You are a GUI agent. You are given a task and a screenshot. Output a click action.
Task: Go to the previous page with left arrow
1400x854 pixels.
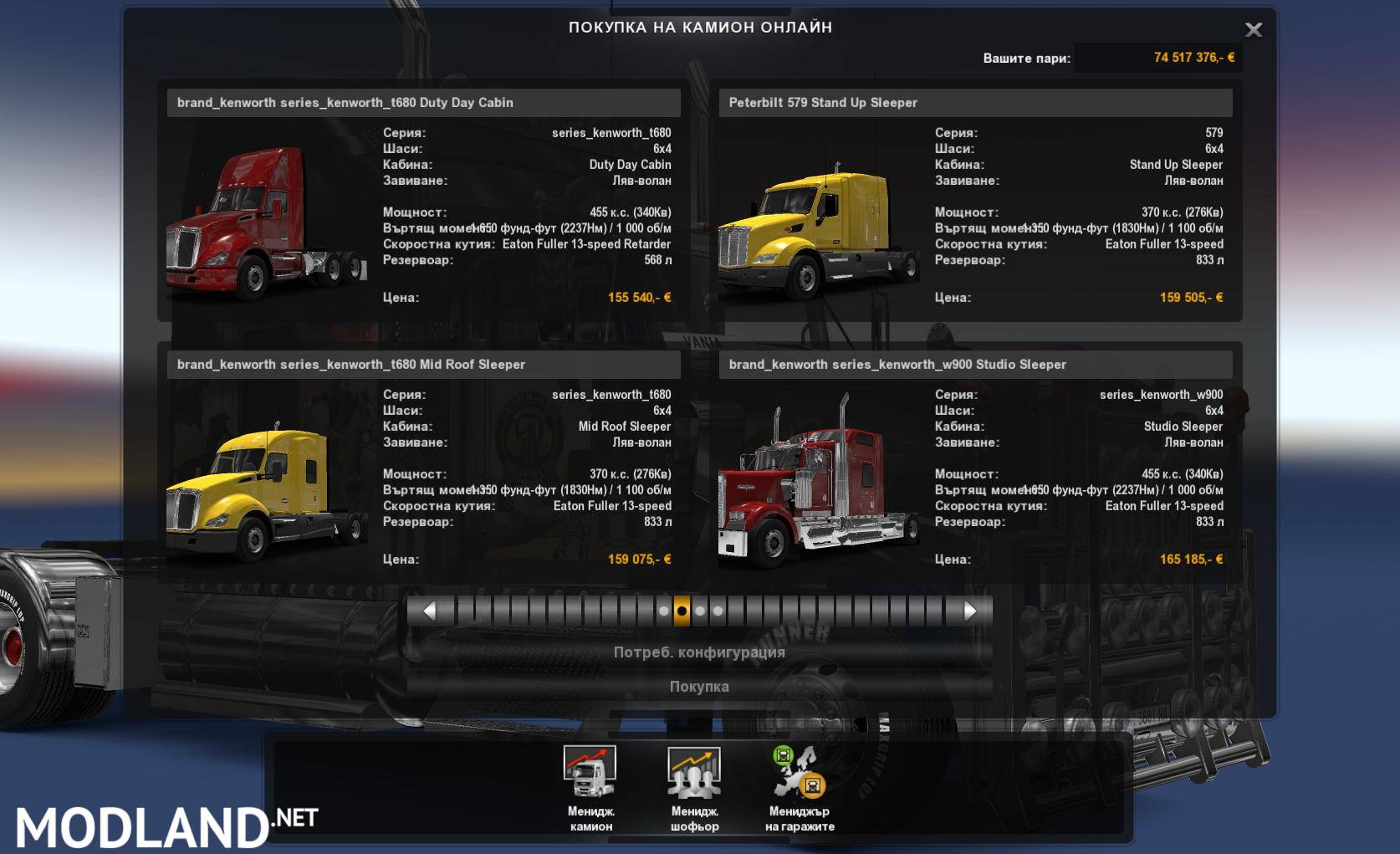tap(429, 611)
